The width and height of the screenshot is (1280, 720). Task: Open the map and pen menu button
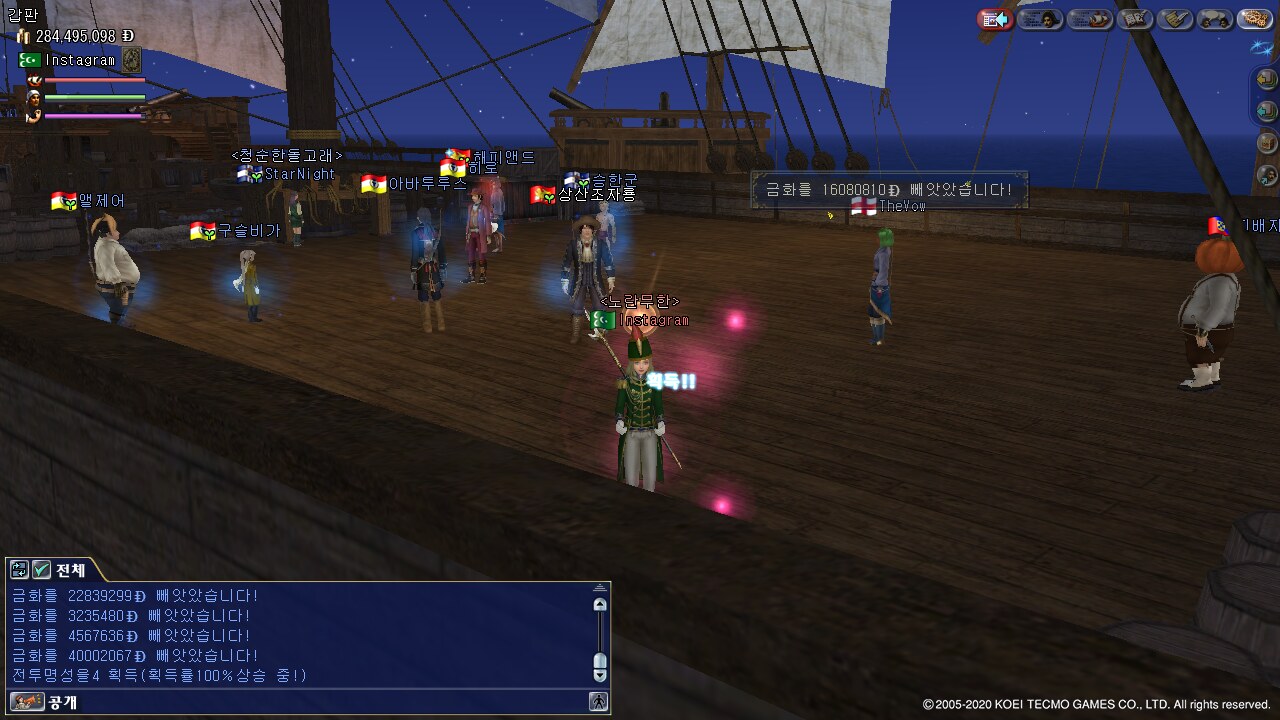pyautogui.click(x=1135, y=19)
